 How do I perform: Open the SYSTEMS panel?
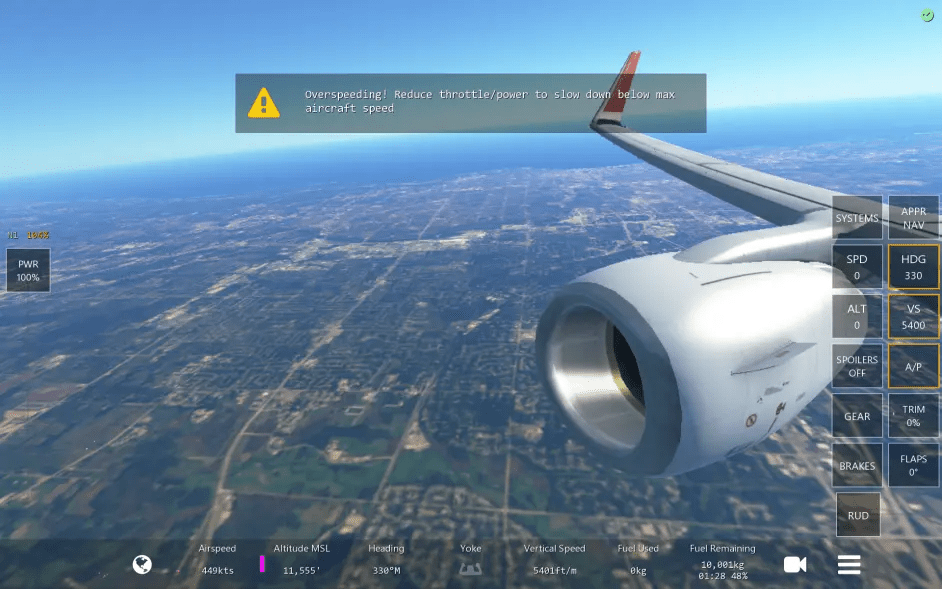pyautogui.click(x=857, y=218)
